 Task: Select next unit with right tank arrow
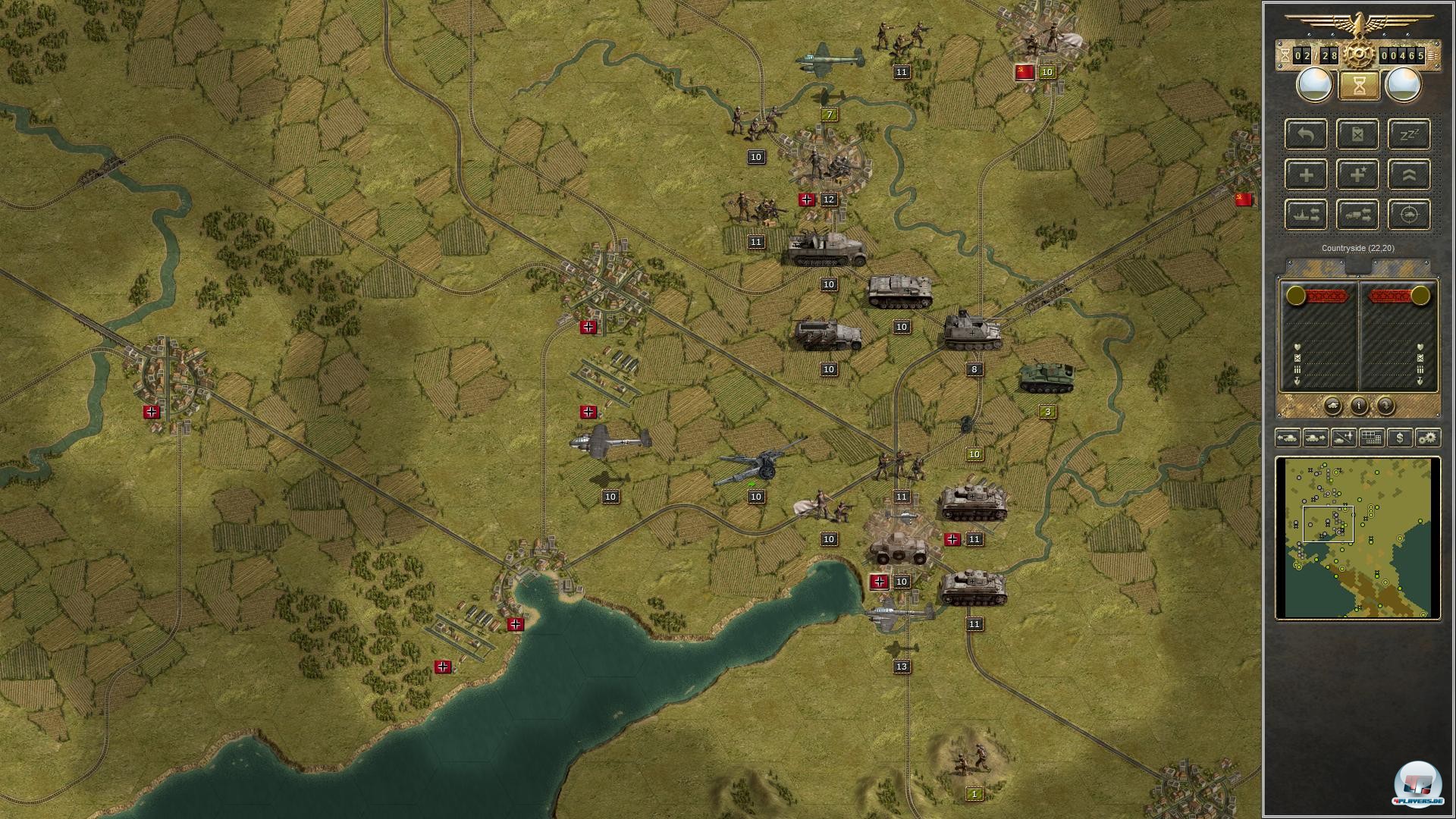(1316, 438)
